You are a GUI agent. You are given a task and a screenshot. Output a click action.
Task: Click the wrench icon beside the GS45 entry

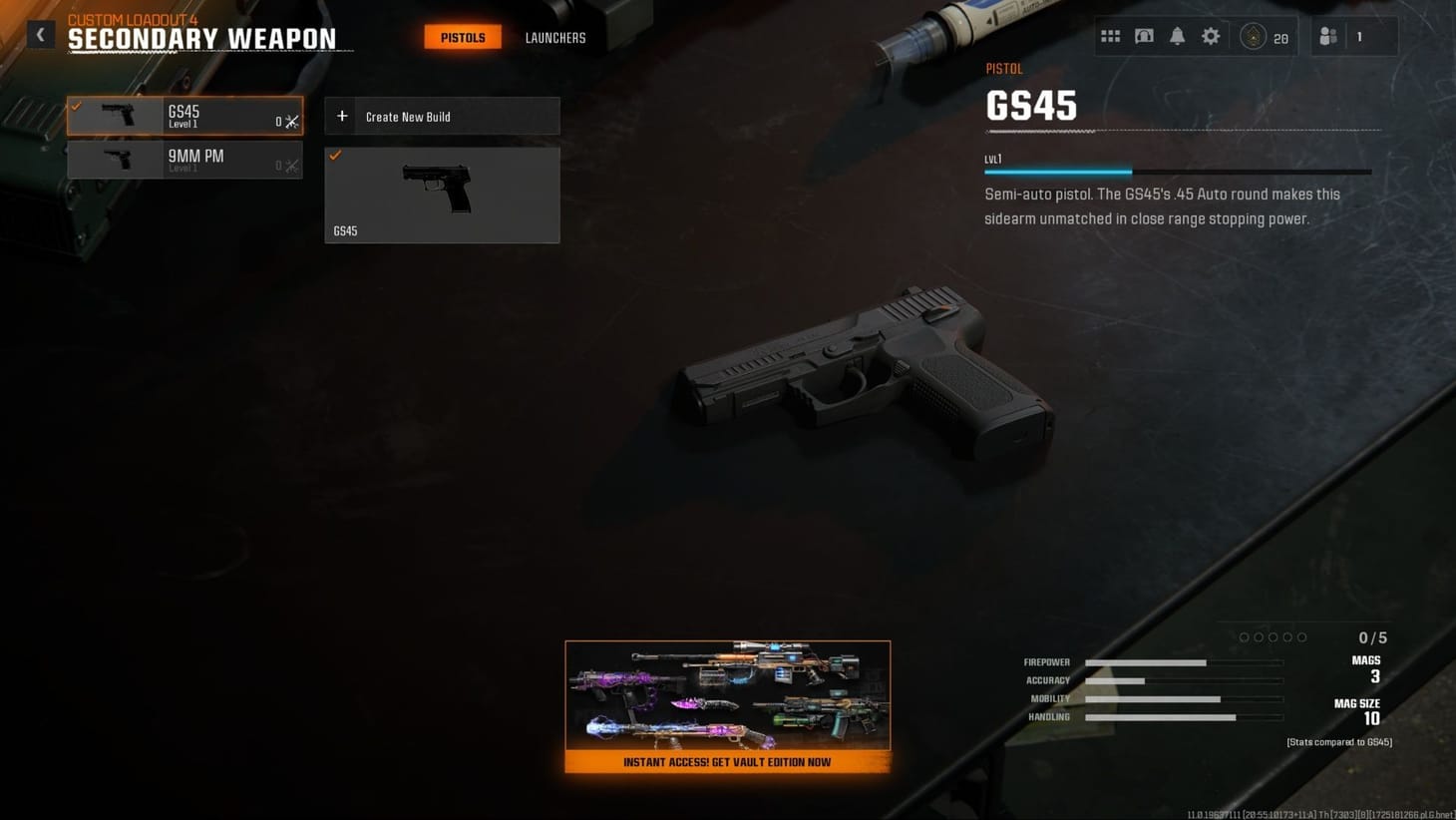pos(291,121)
